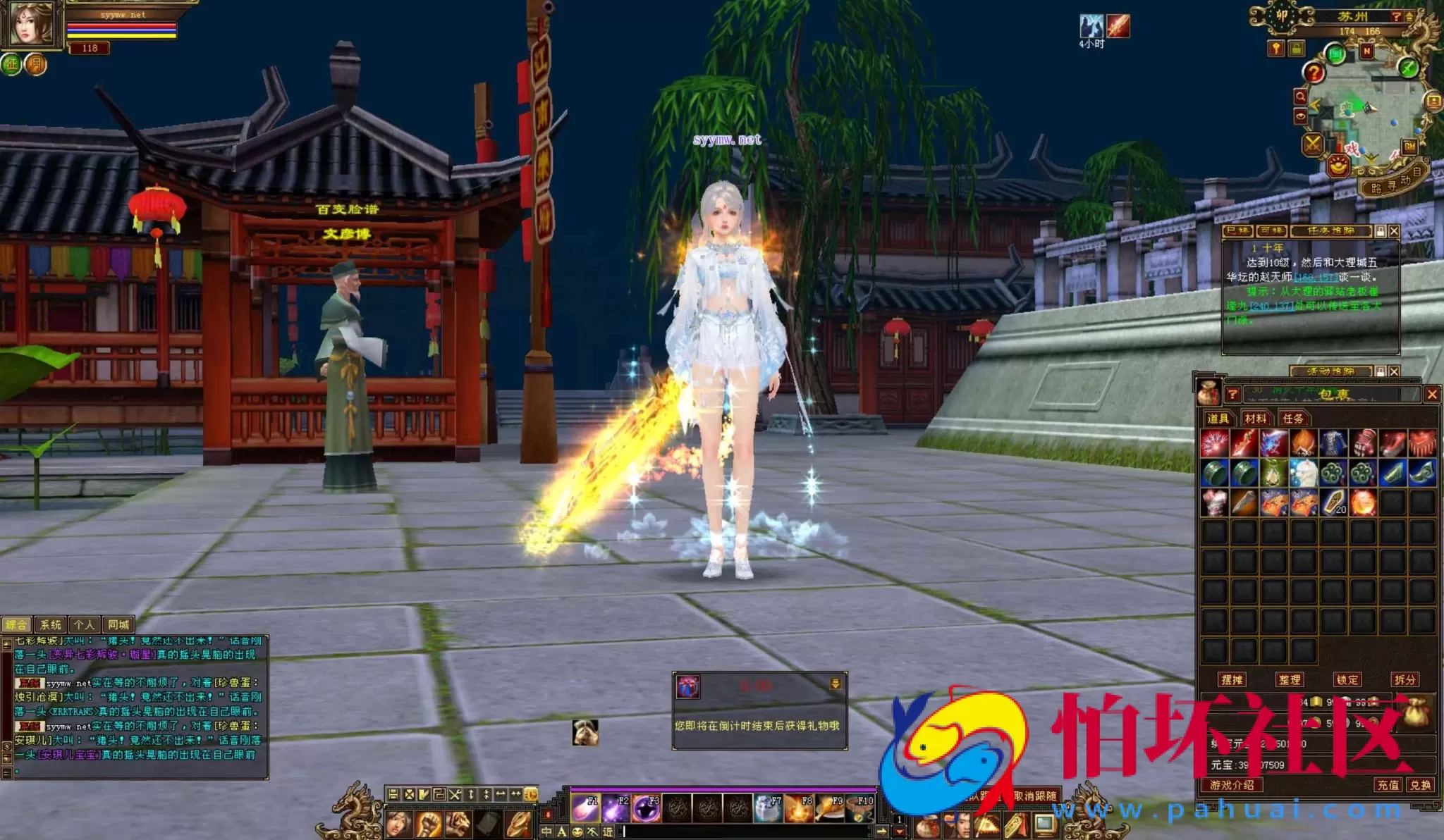Collapse the minimap using the arrow above it
Screen dimensions: 1444x840
[x=1409, y=16]
